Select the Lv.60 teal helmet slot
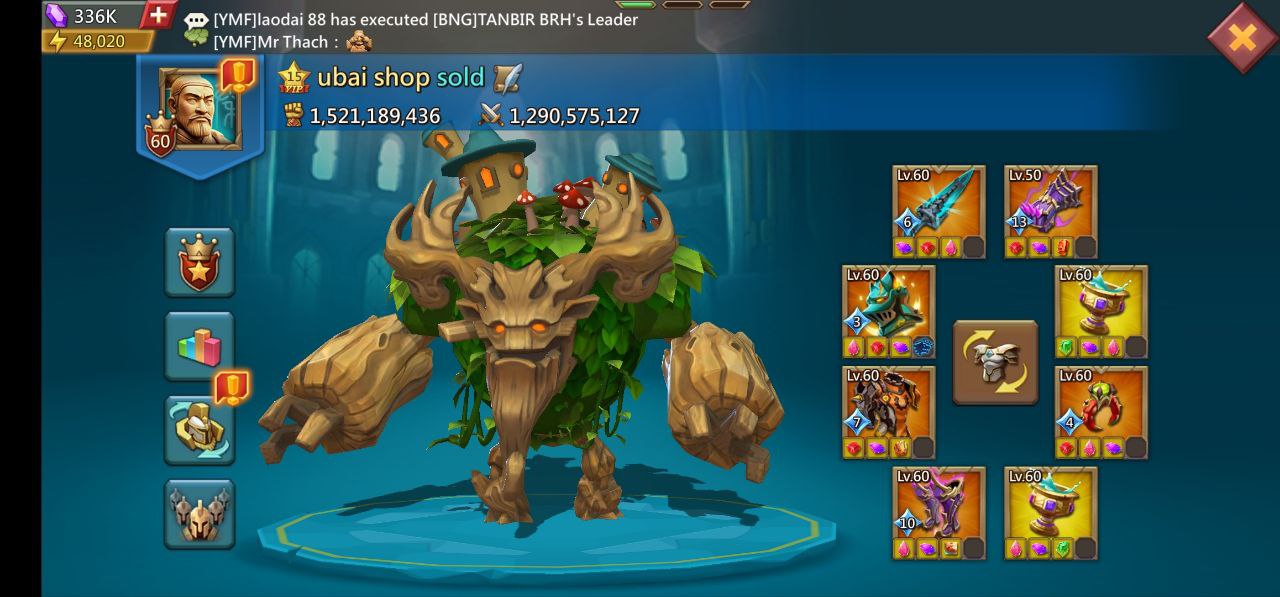The image size is (1280, 597). [x=888, y=311]
